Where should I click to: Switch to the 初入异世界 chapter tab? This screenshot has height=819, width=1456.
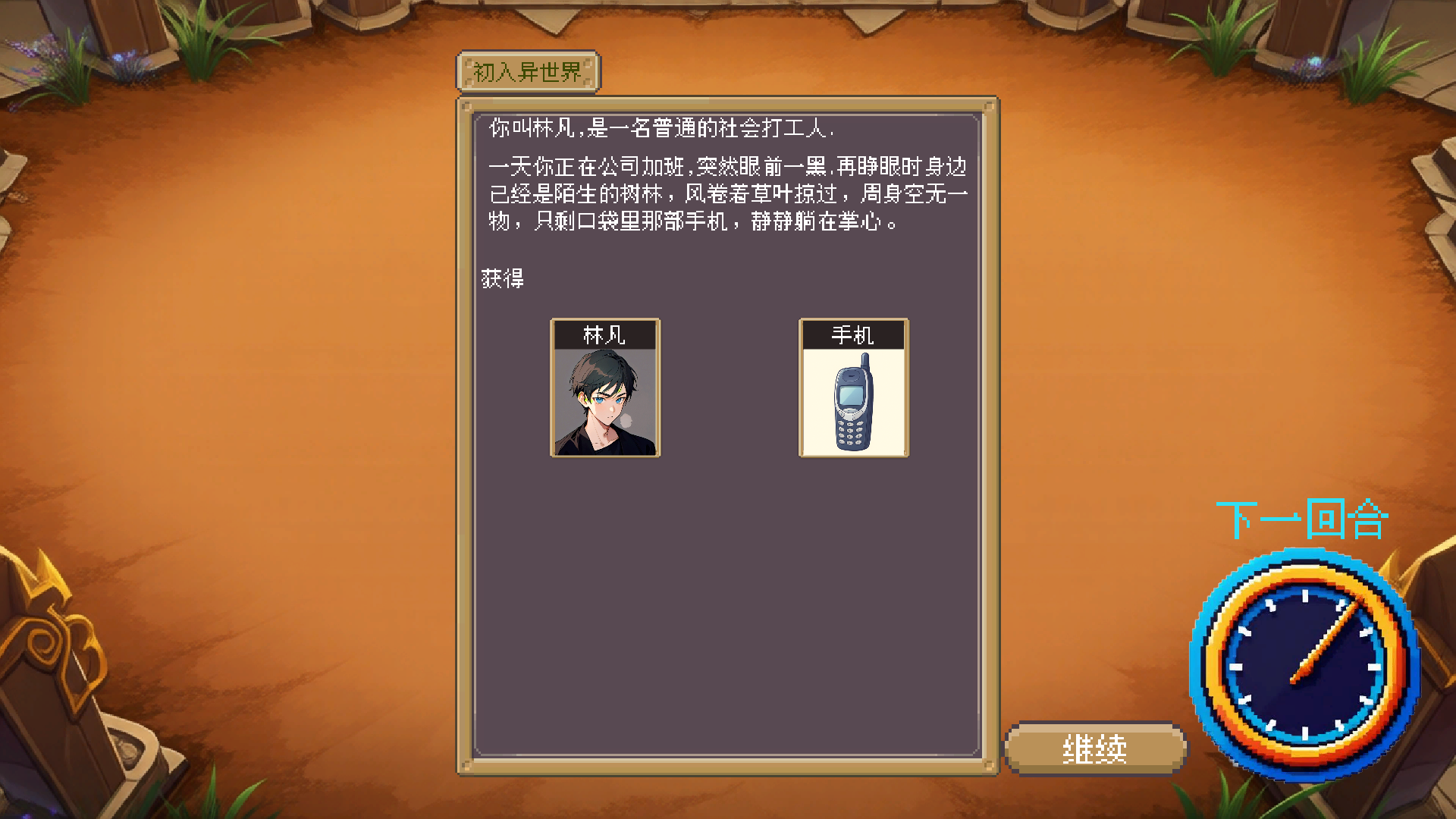point(529,73)
